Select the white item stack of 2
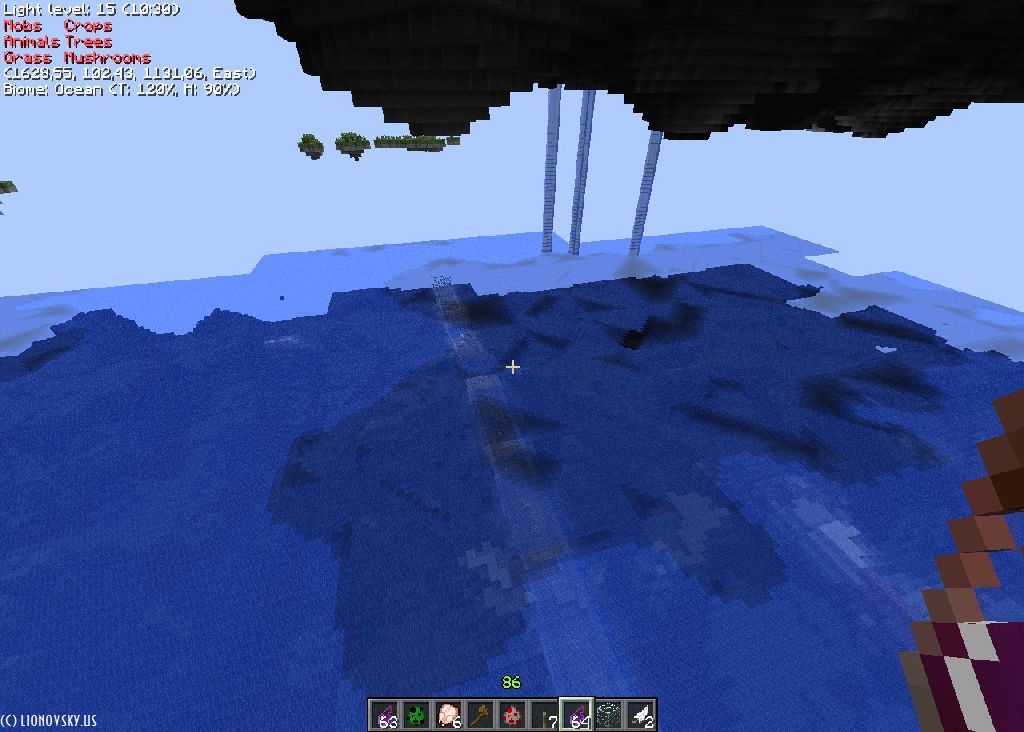 coord(640,715)
